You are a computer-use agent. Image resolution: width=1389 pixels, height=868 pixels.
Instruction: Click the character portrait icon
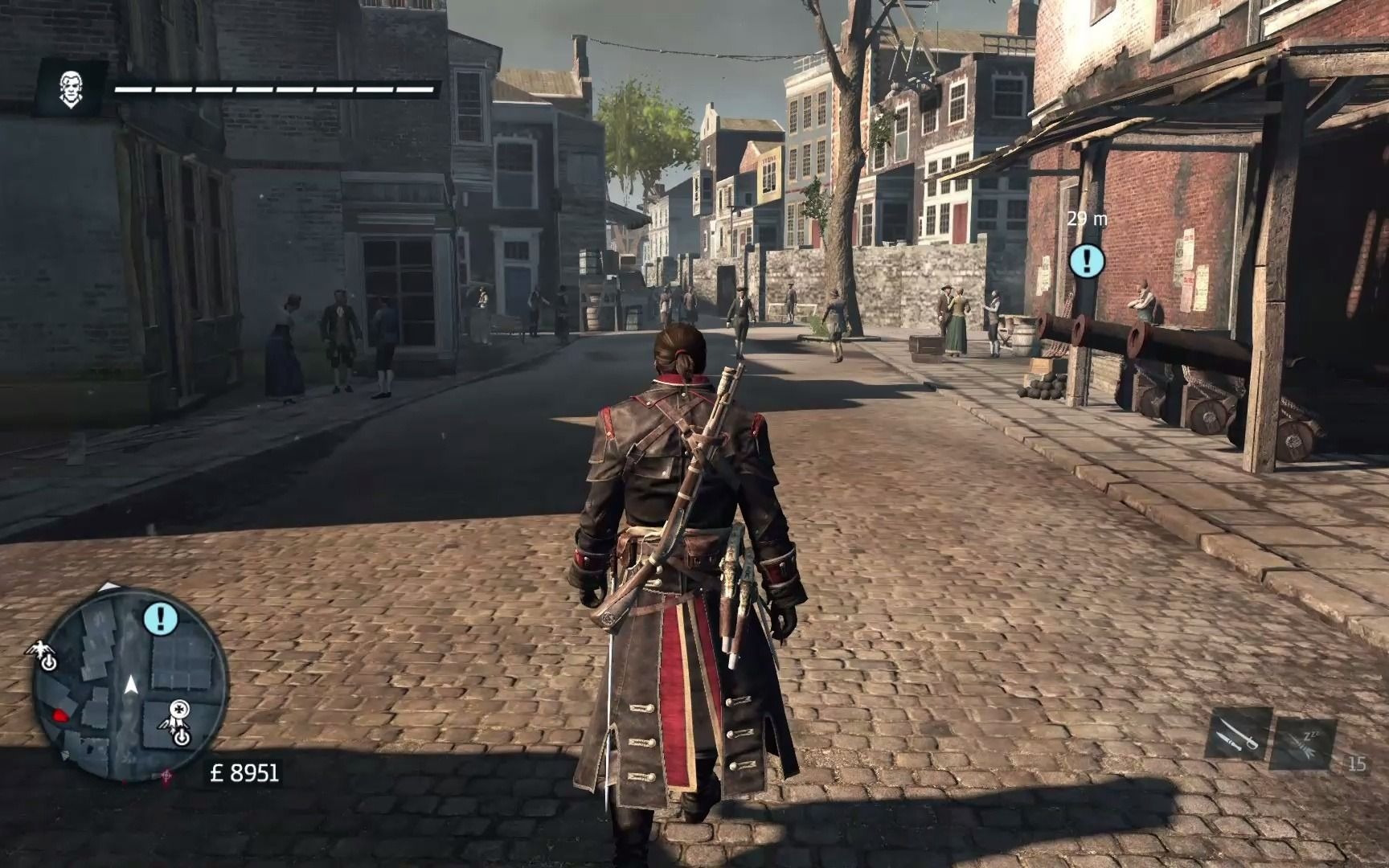[71, 89]
